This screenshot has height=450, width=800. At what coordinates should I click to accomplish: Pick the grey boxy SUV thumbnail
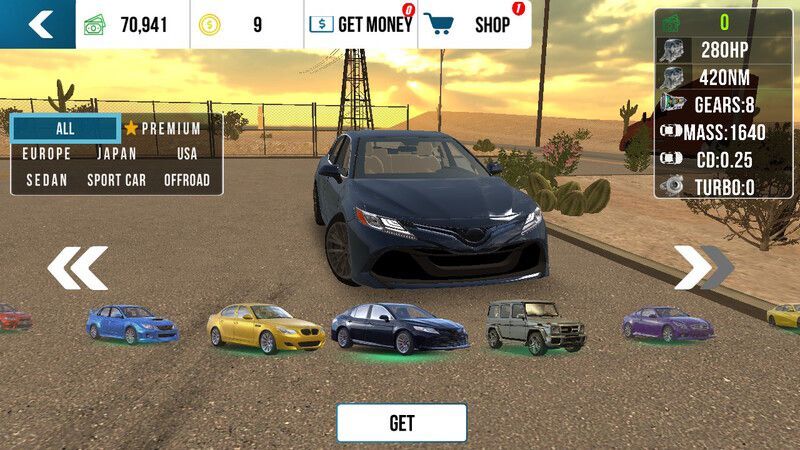[x=522, y=325]
